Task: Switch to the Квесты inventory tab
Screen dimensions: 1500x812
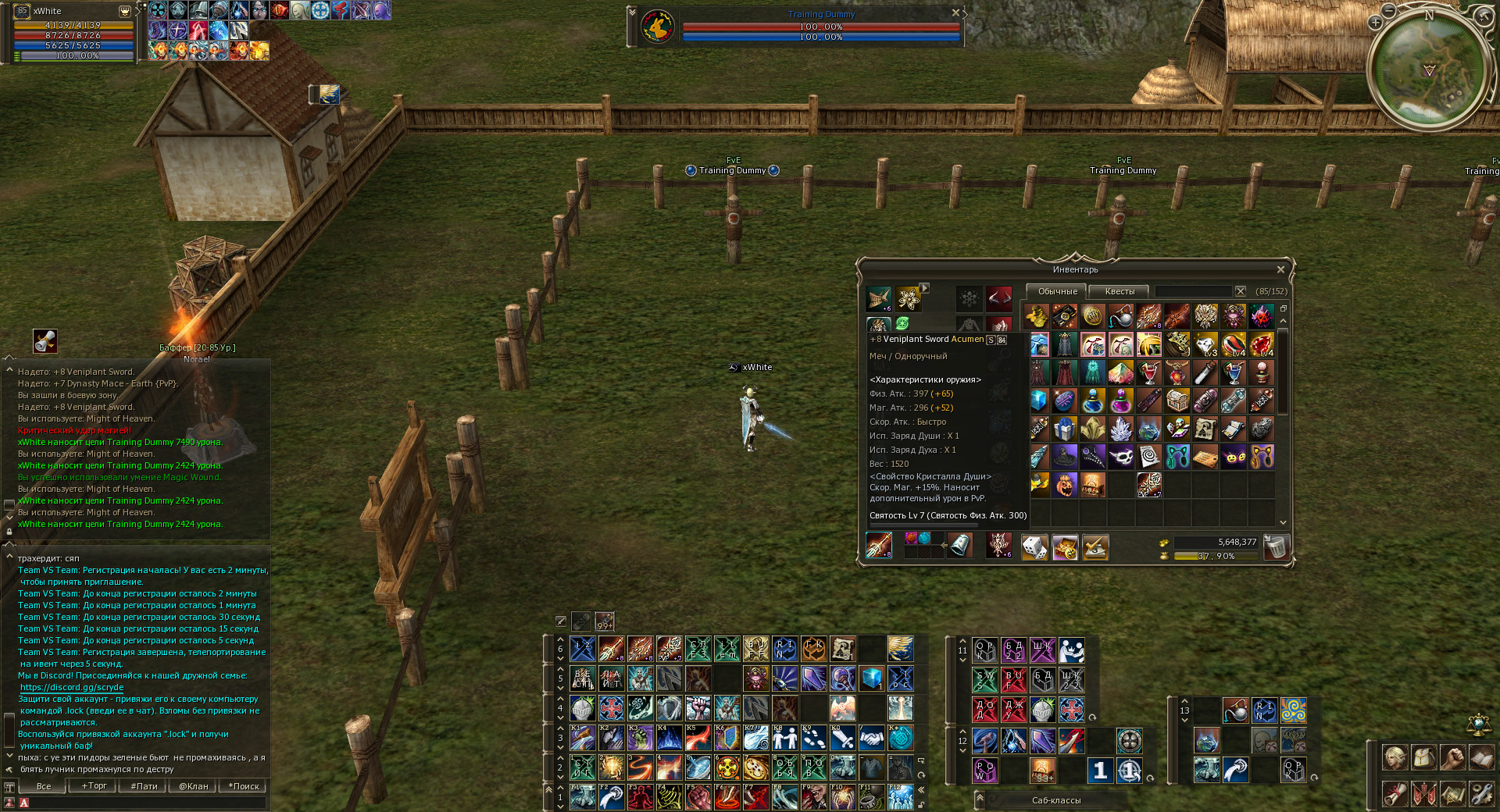Action: click(x=1120, y=291)
